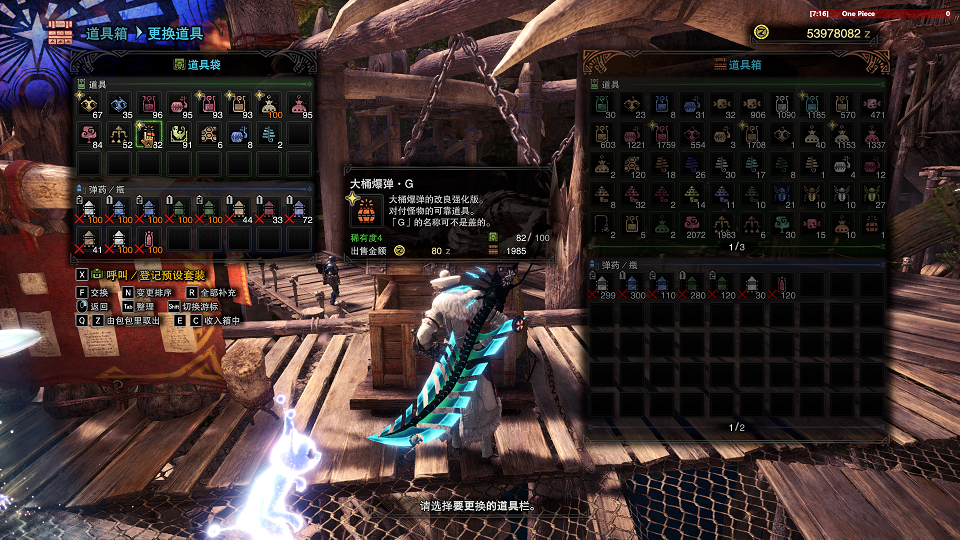Choose the box ammo with count 299
The image size is (960, 540).
pos(602,285)
